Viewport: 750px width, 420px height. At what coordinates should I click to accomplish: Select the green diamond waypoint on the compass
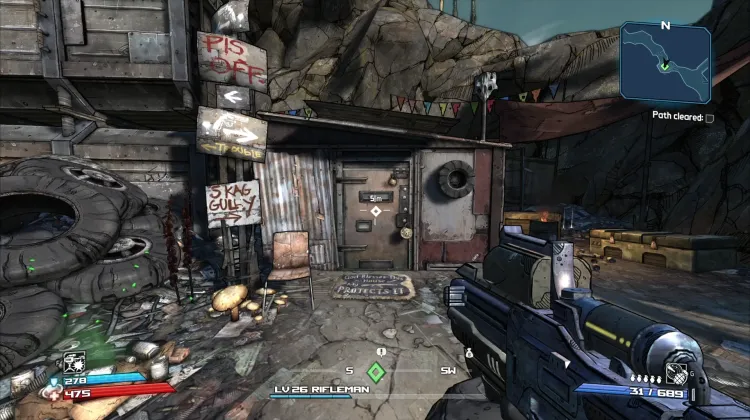[x=376, y=372]
